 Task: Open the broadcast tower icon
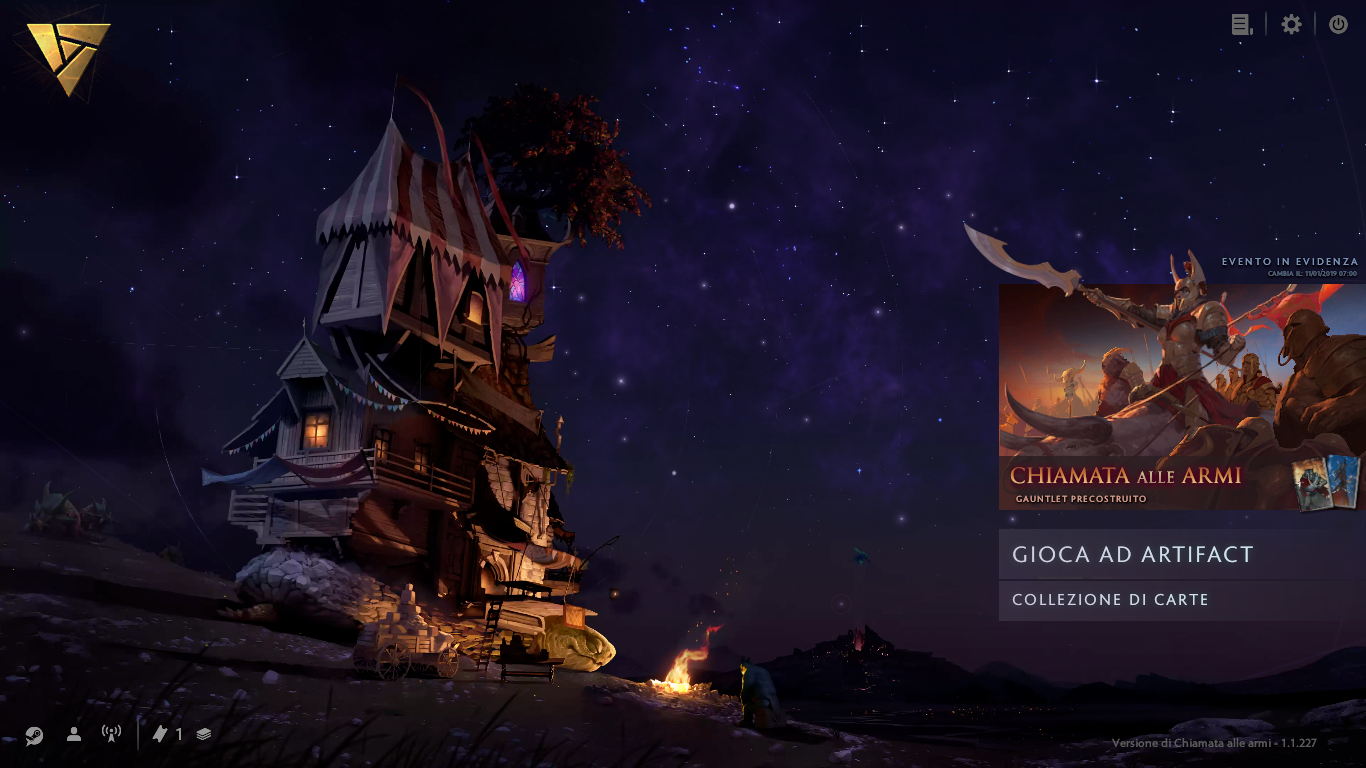(111, 734)
